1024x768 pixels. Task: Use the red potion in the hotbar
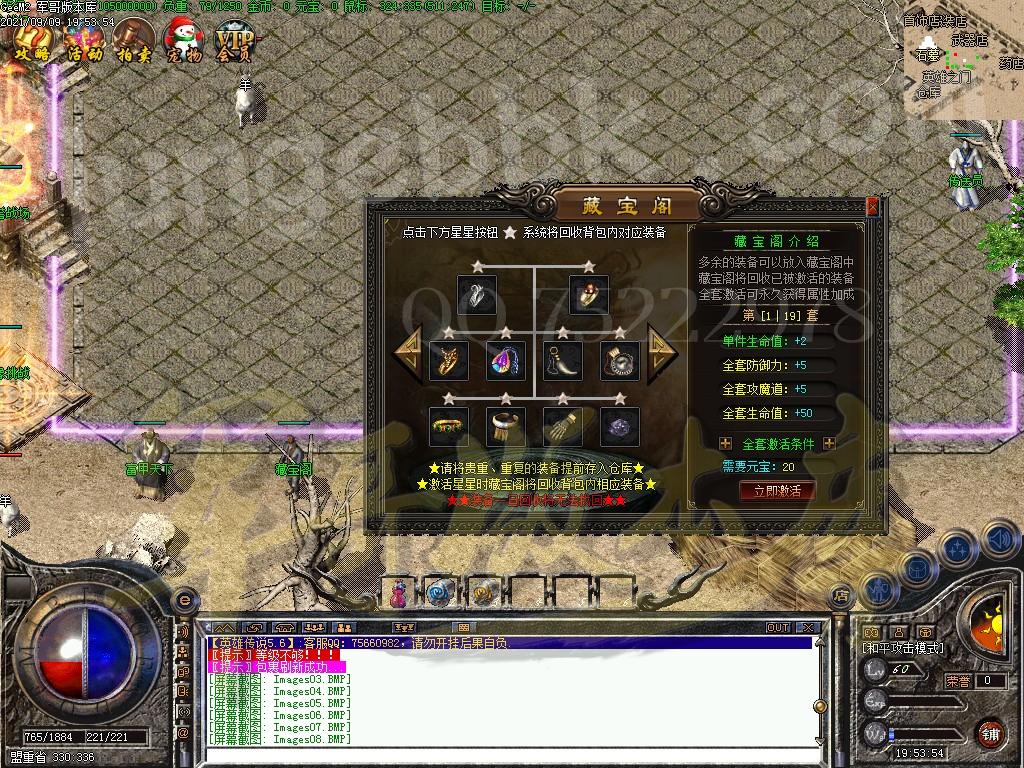(400, 593)
